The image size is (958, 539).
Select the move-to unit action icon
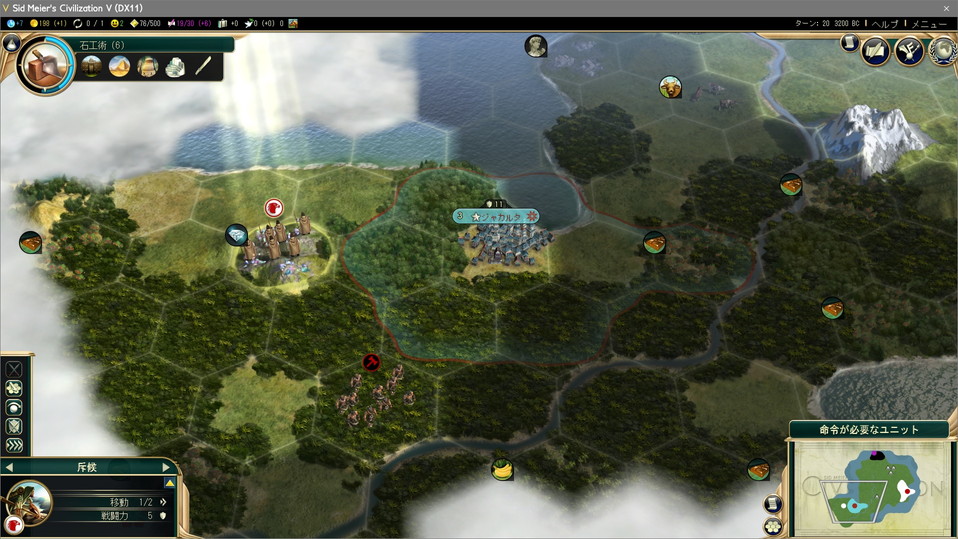click(x=14, y=368)
